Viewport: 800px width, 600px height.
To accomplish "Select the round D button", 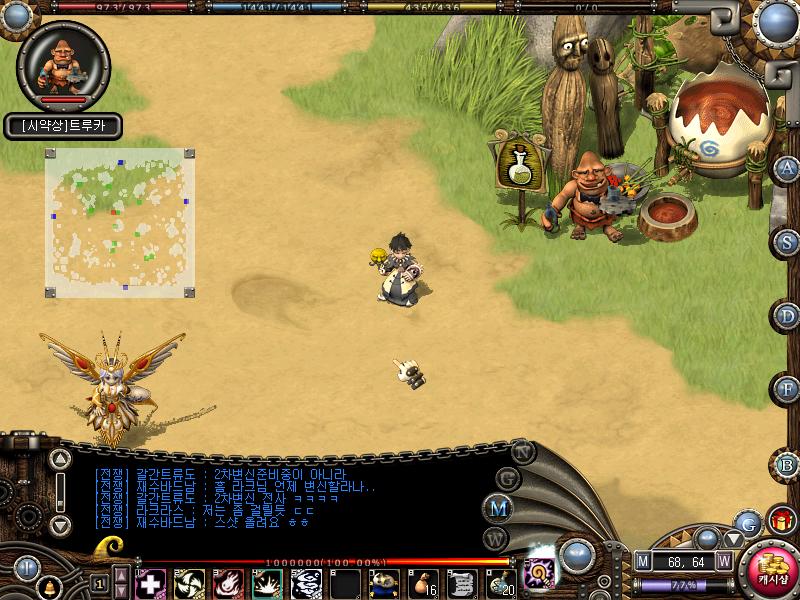I will [x=788, y=316].
